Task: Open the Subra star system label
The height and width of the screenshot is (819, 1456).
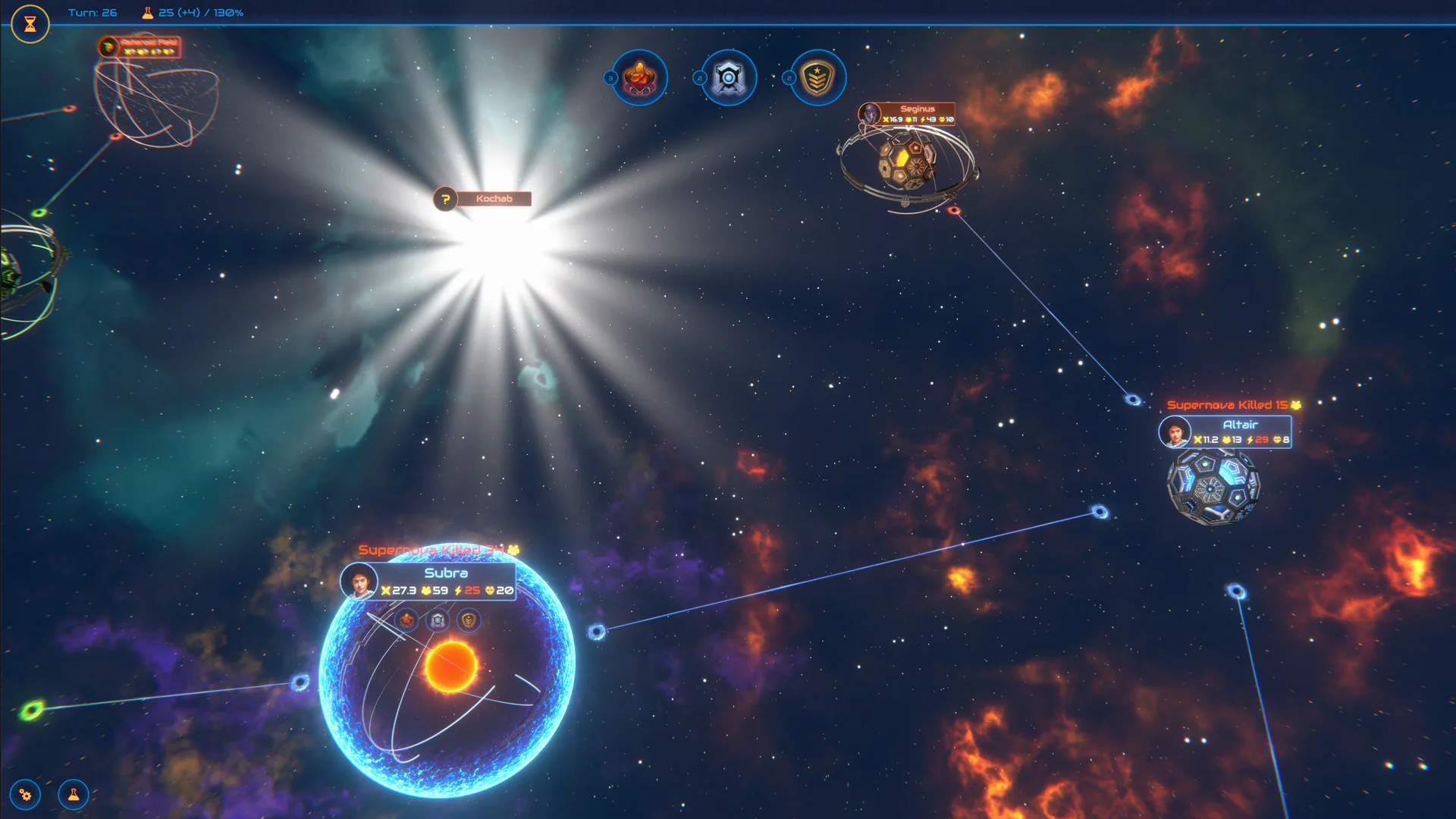Action: click(x=446, y=573)
